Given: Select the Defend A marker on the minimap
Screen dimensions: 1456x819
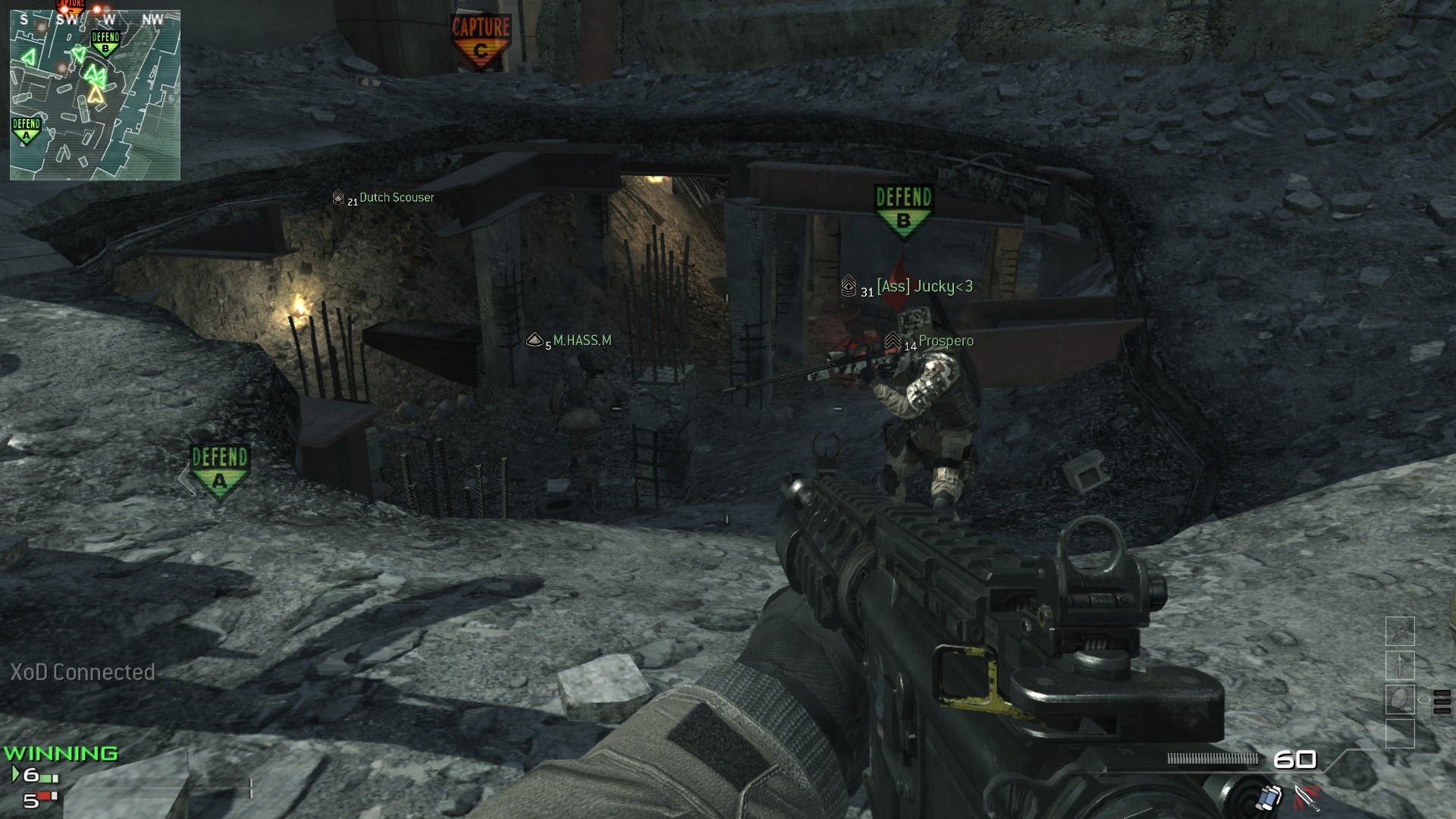Looking at the screenshot, I should [26, 130].
